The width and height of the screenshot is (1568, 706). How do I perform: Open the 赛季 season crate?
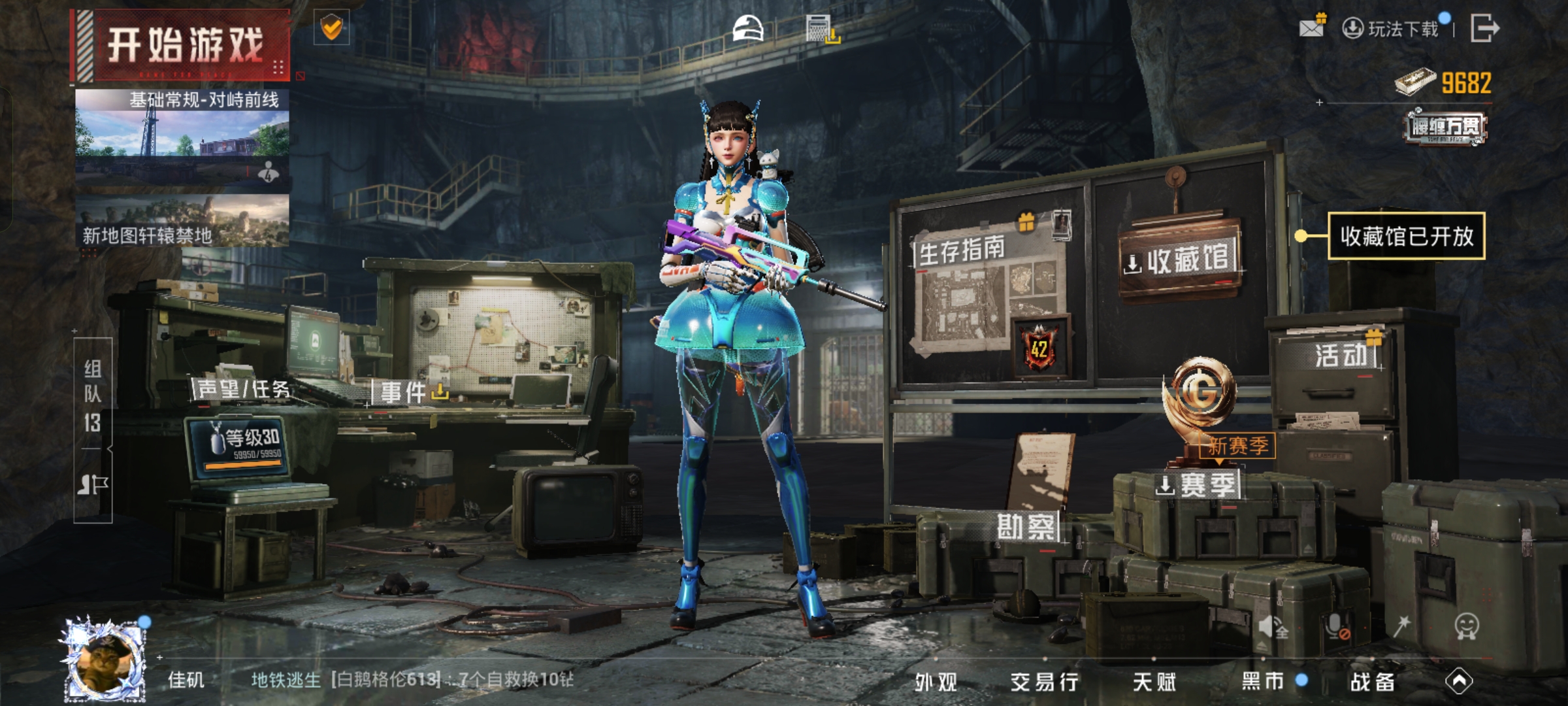pos(1199,485)
